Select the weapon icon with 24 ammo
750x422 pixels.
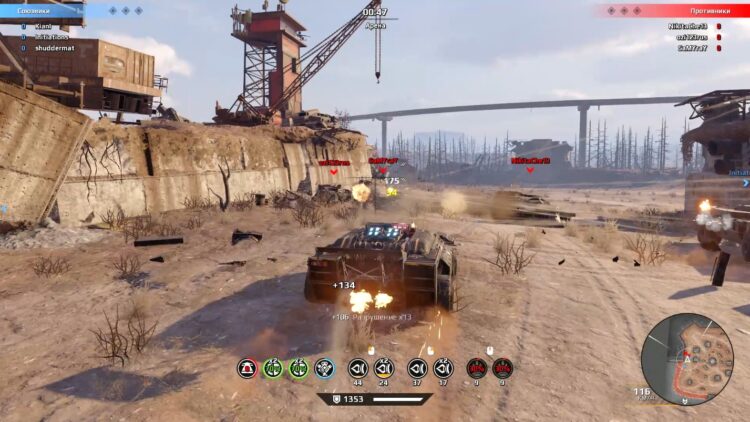coord(384,368)
